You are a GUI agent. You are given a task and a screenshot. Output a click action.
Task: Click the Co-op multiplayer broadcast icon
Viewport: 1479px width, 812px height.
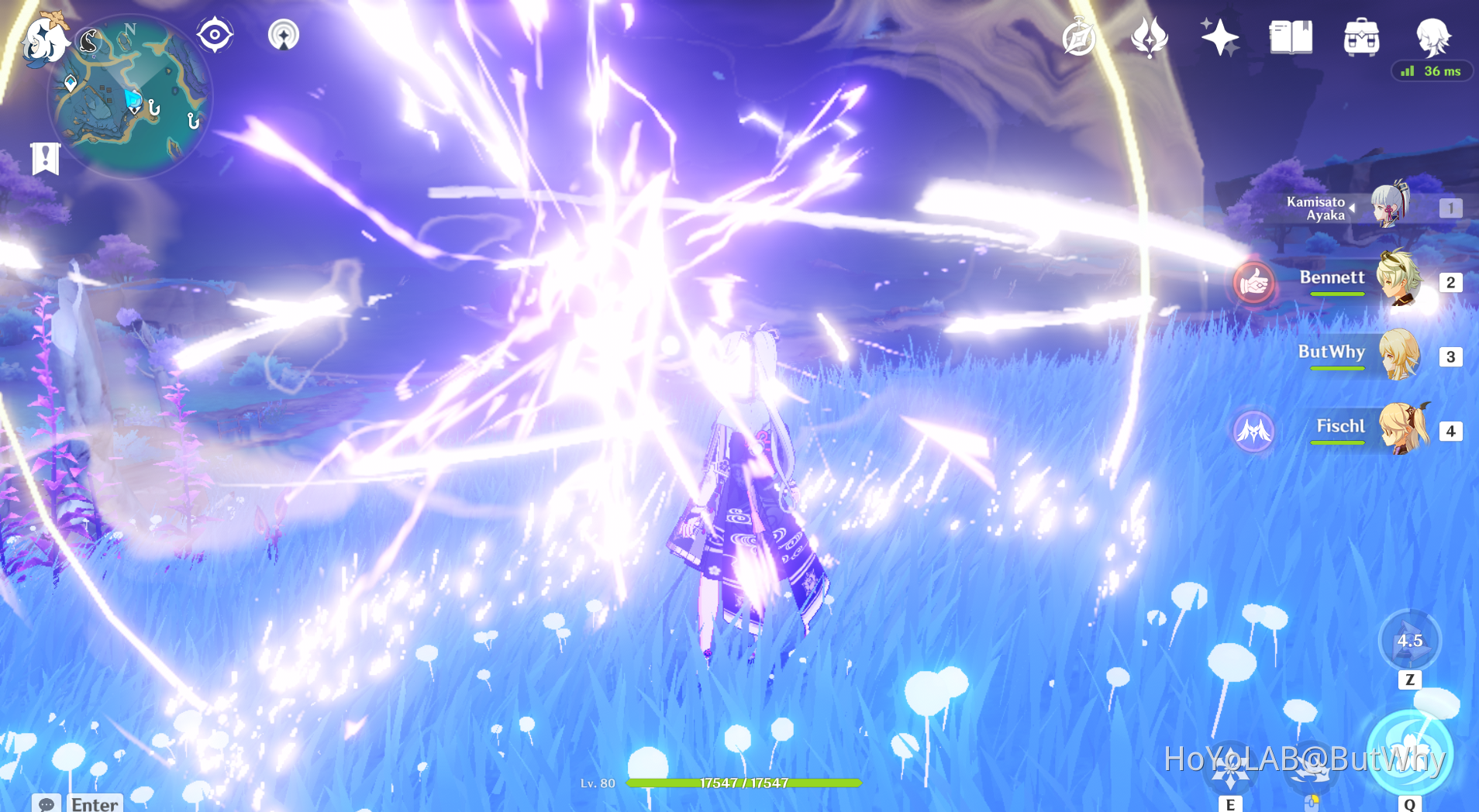point(284,34)
